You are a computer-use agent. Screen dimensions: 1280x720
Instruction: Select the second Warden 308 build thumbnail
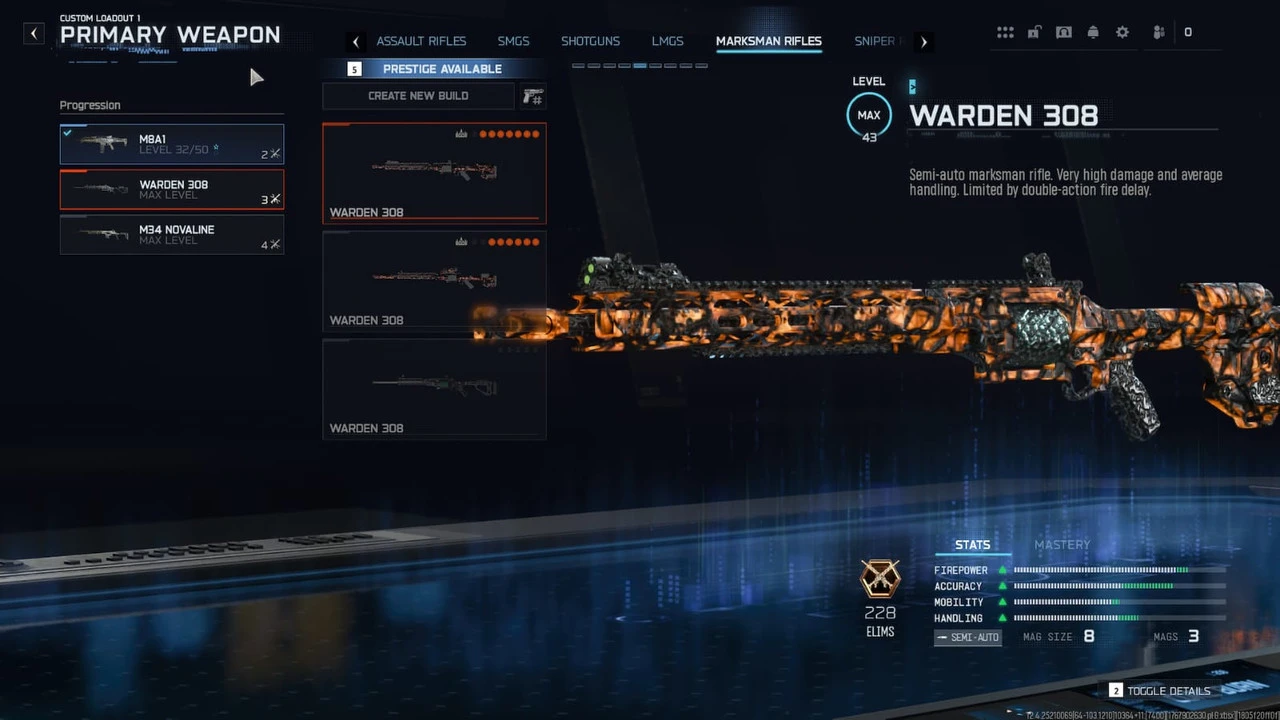click(434, 281)
